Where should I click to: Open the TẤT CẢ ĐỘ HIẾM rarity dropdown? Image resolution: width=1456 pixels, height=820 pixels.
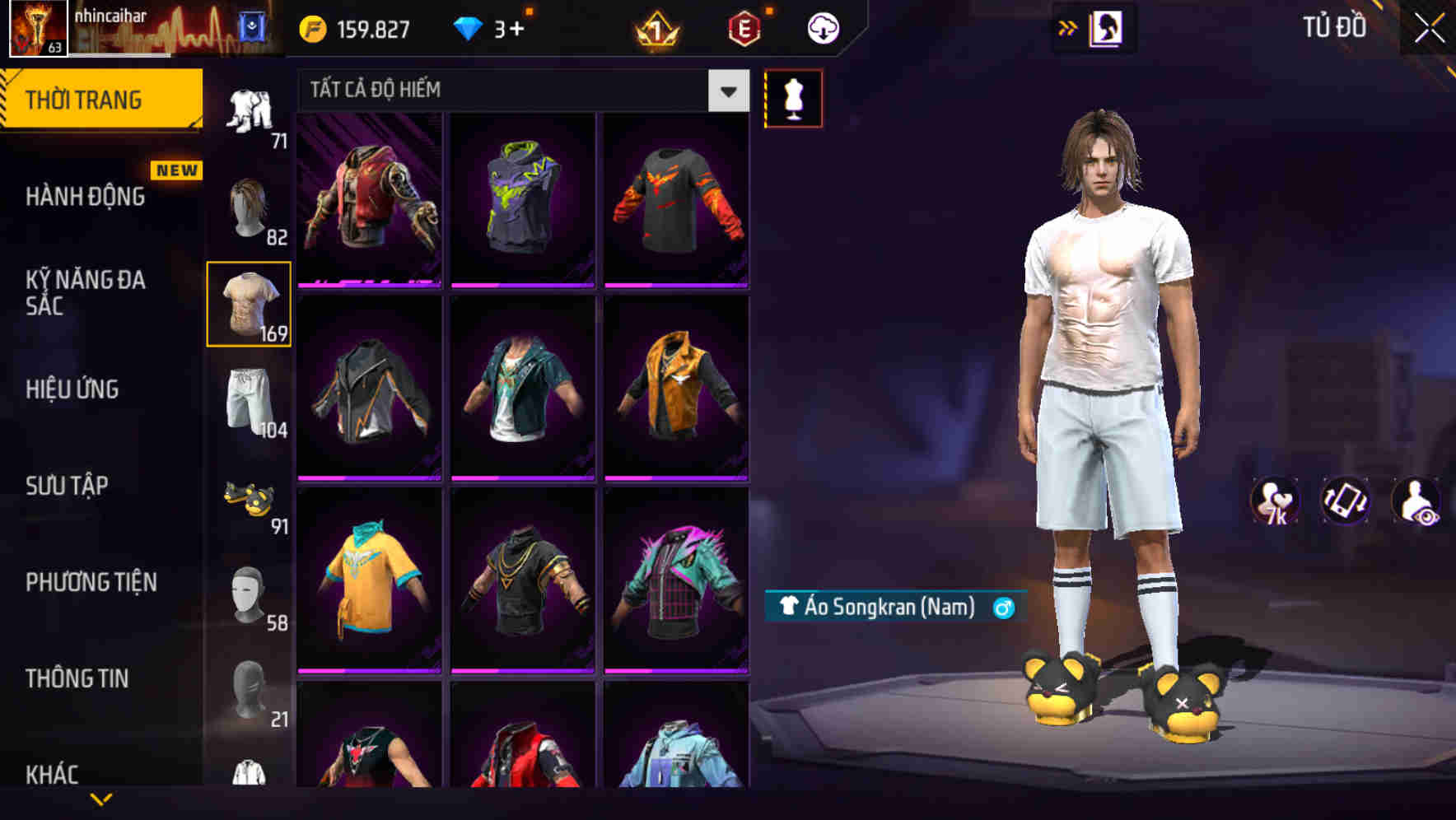coord(519,90)
